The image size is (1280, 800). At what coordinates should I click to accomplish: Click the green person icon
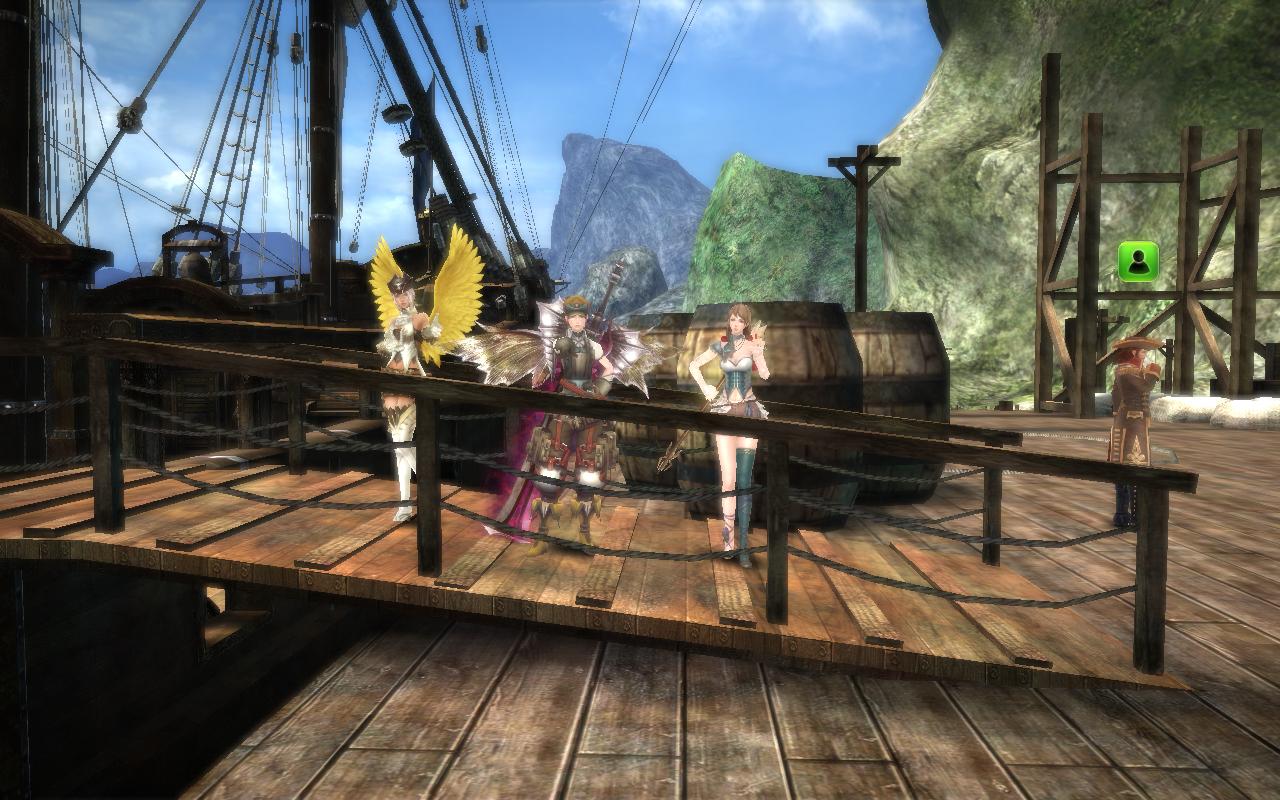click(1138, 262)
